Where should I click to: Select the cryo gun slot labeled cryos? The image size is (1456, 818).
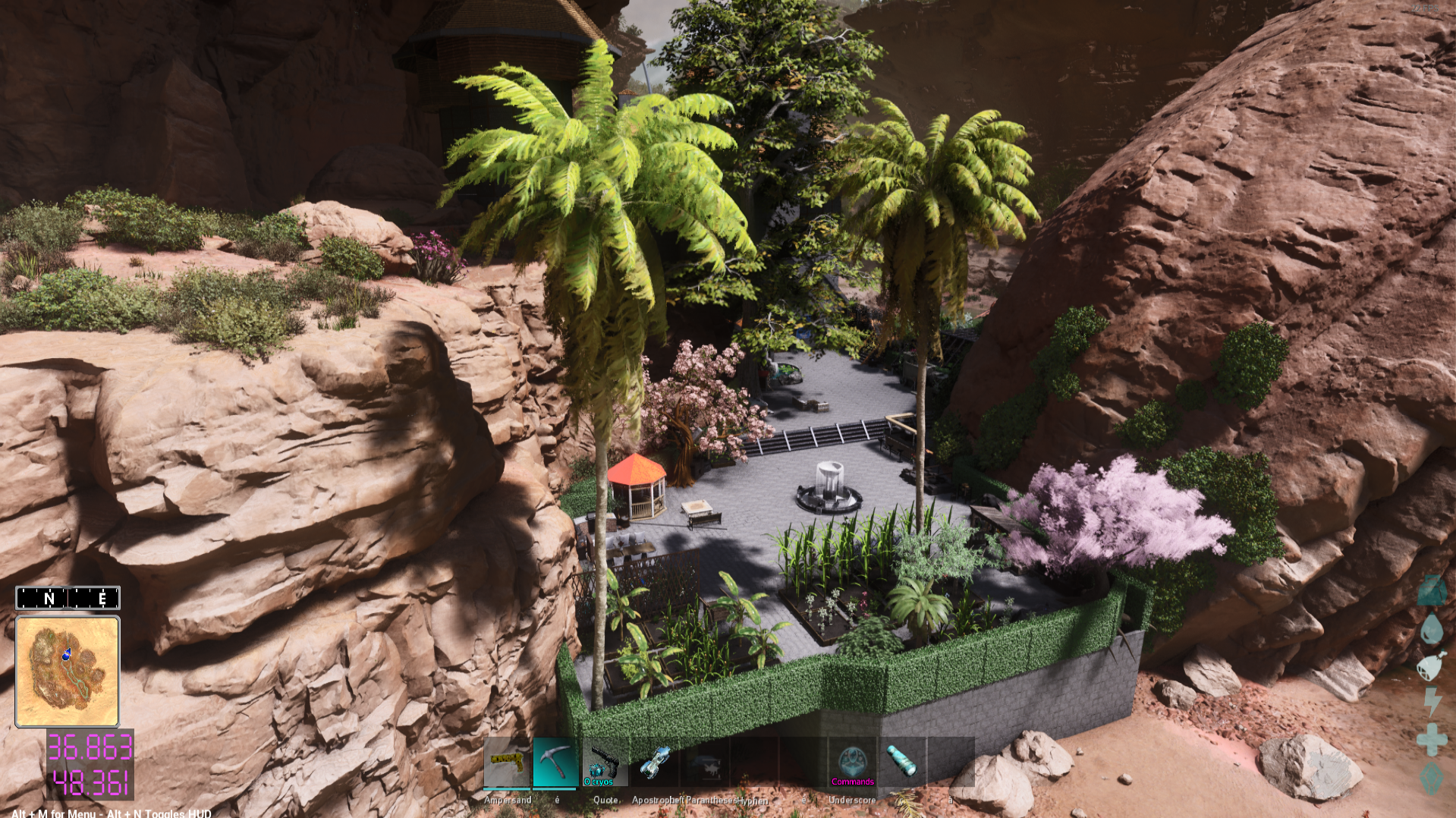pos(605,762)
